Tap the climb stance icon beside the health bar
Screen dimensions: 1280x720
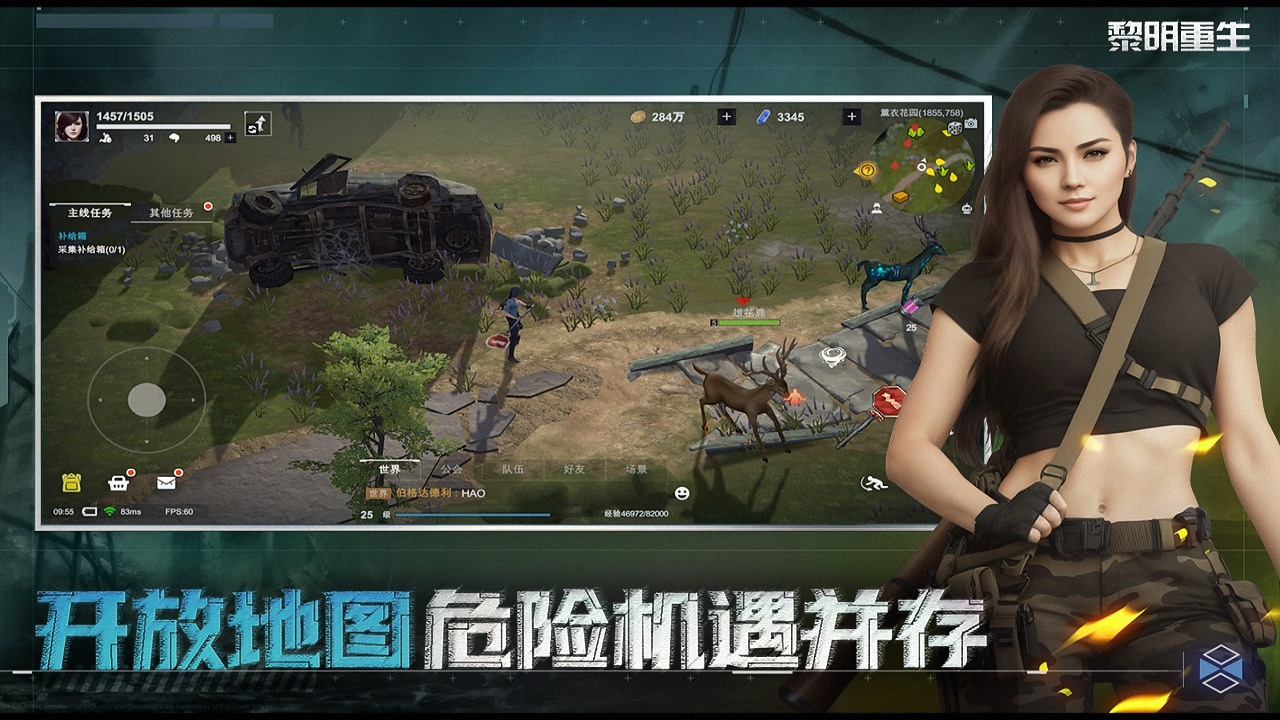pyautogui.click(x=259, y=125)
